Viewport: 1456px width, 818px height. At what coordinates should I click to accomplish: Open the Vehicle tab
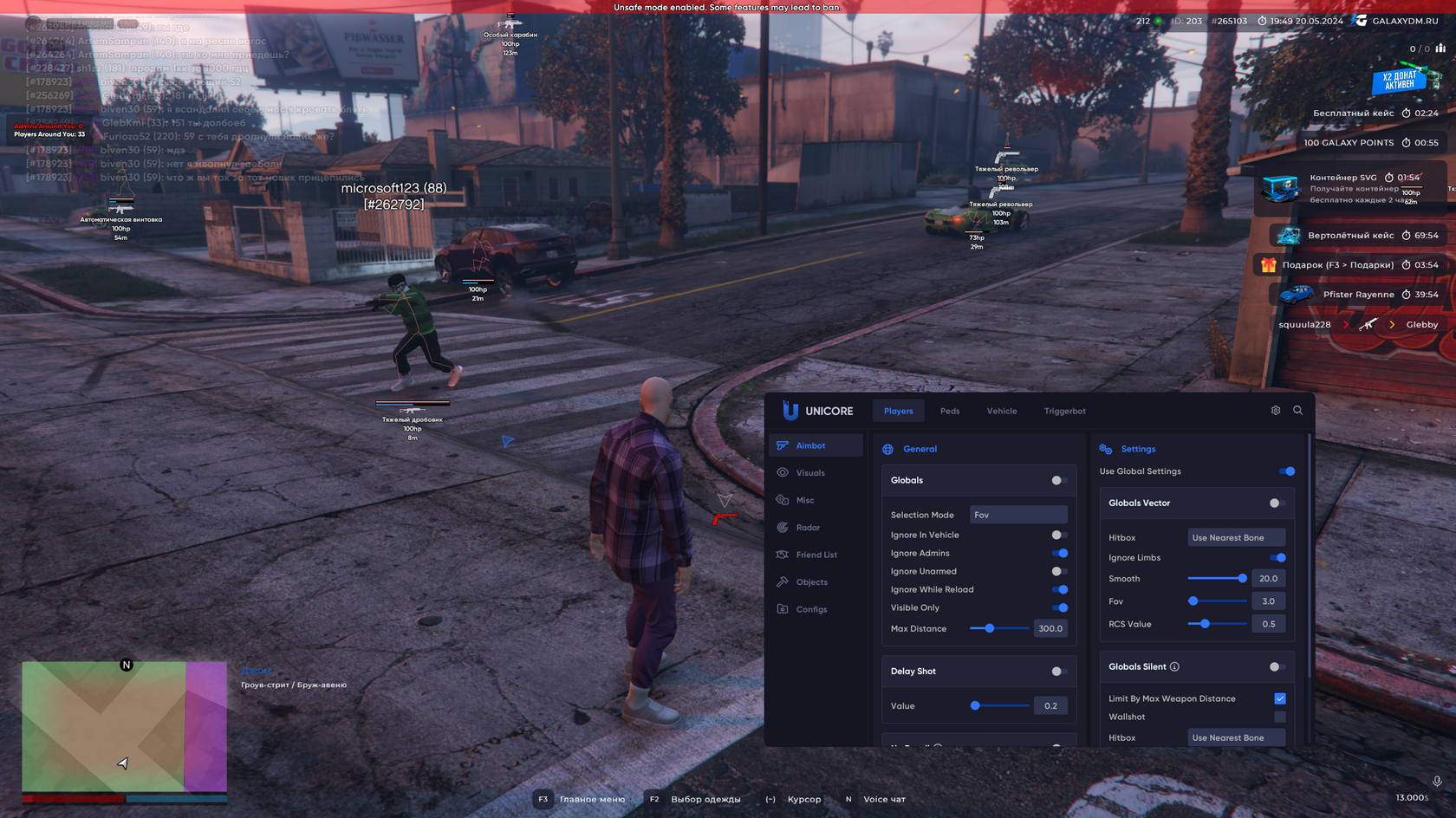point(1001,411)
